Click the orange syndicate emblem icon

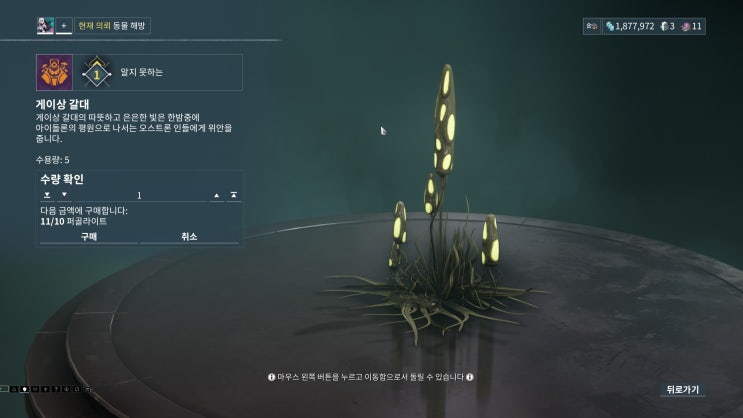tap(51, 73)
